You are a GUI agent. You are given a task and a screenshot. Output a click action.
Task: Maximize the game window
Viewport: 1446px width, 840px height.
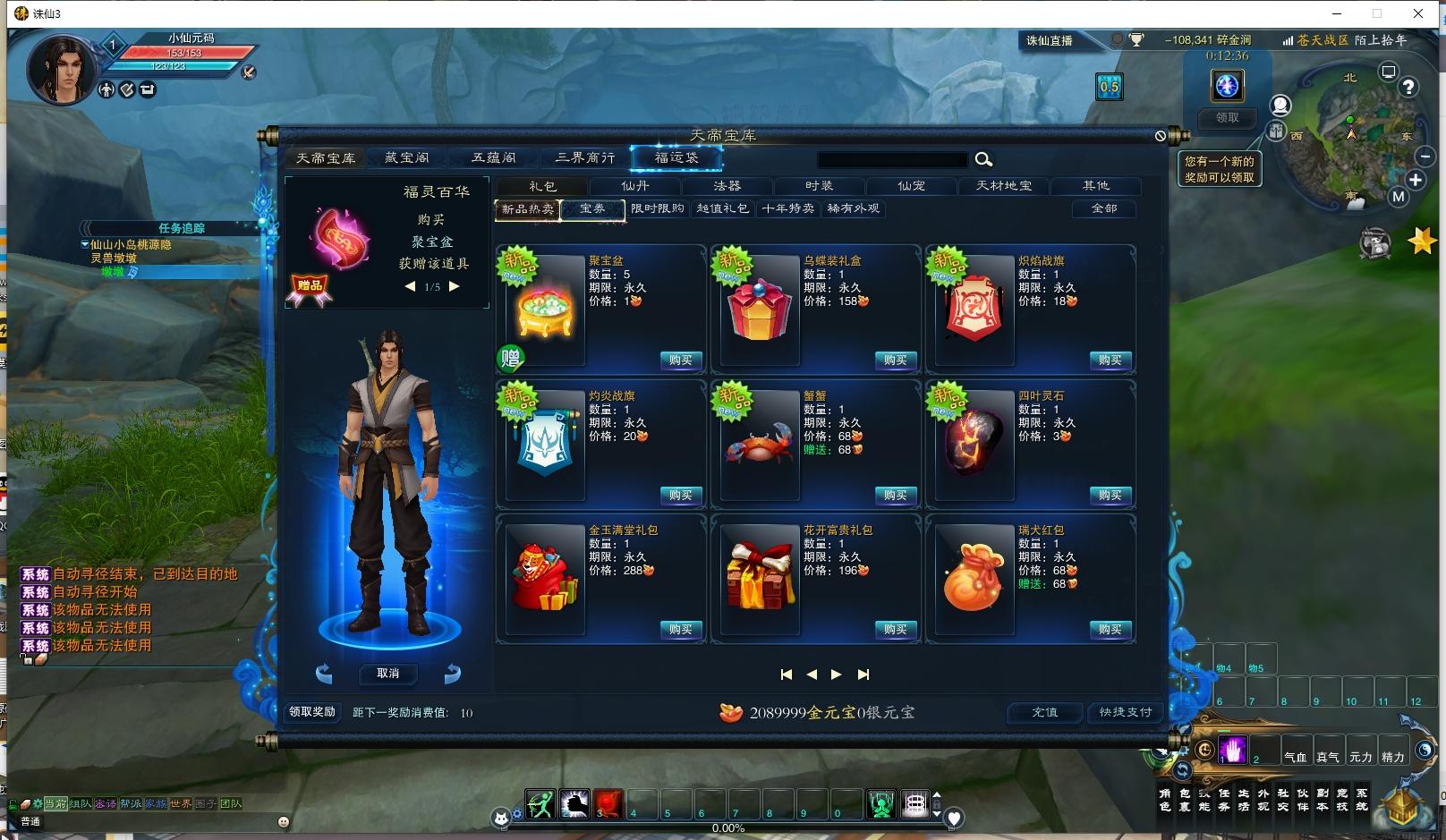pos(1377,13)
